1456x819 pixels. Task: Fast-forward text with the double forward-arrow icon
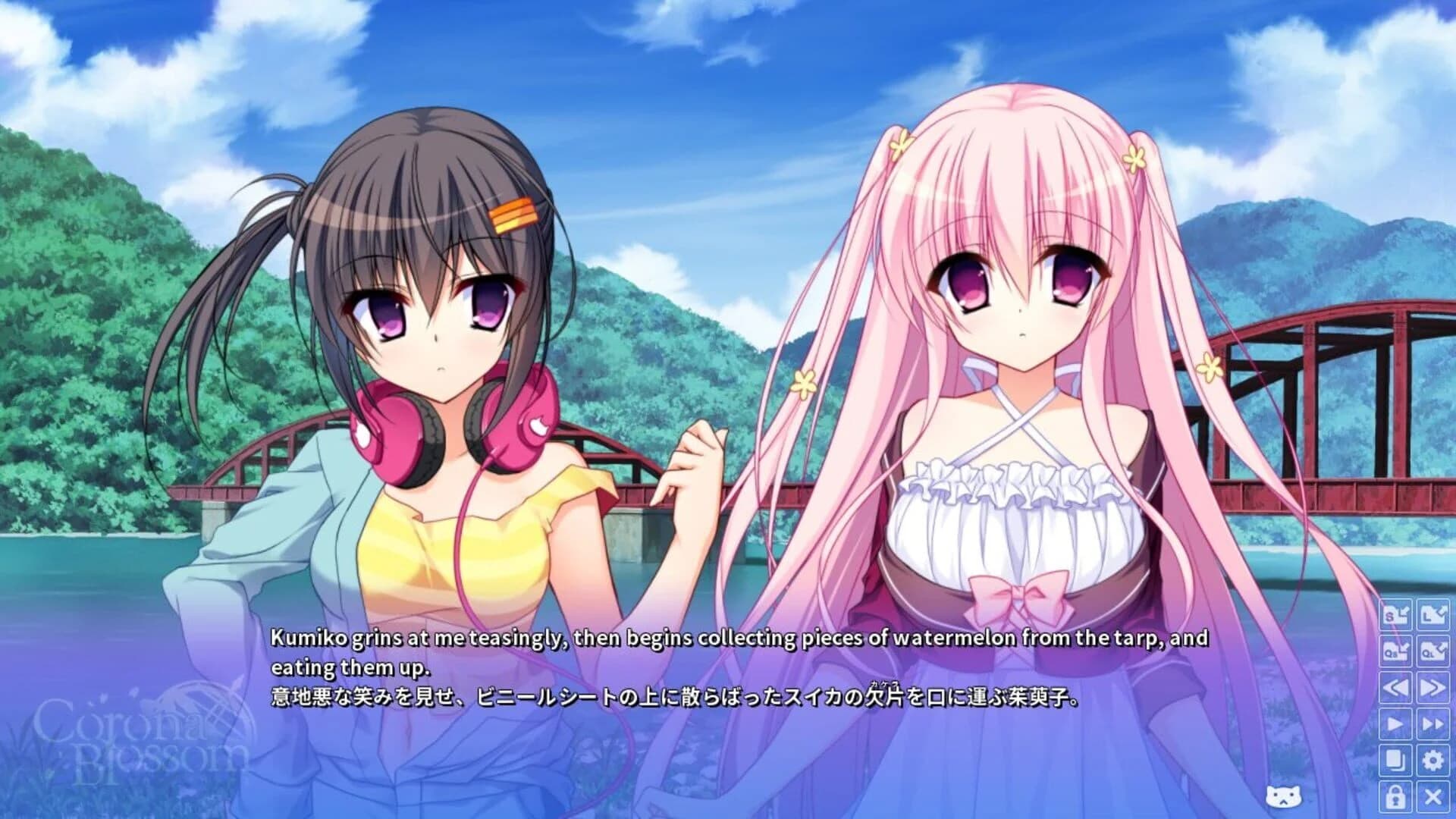coord(1433,687)
